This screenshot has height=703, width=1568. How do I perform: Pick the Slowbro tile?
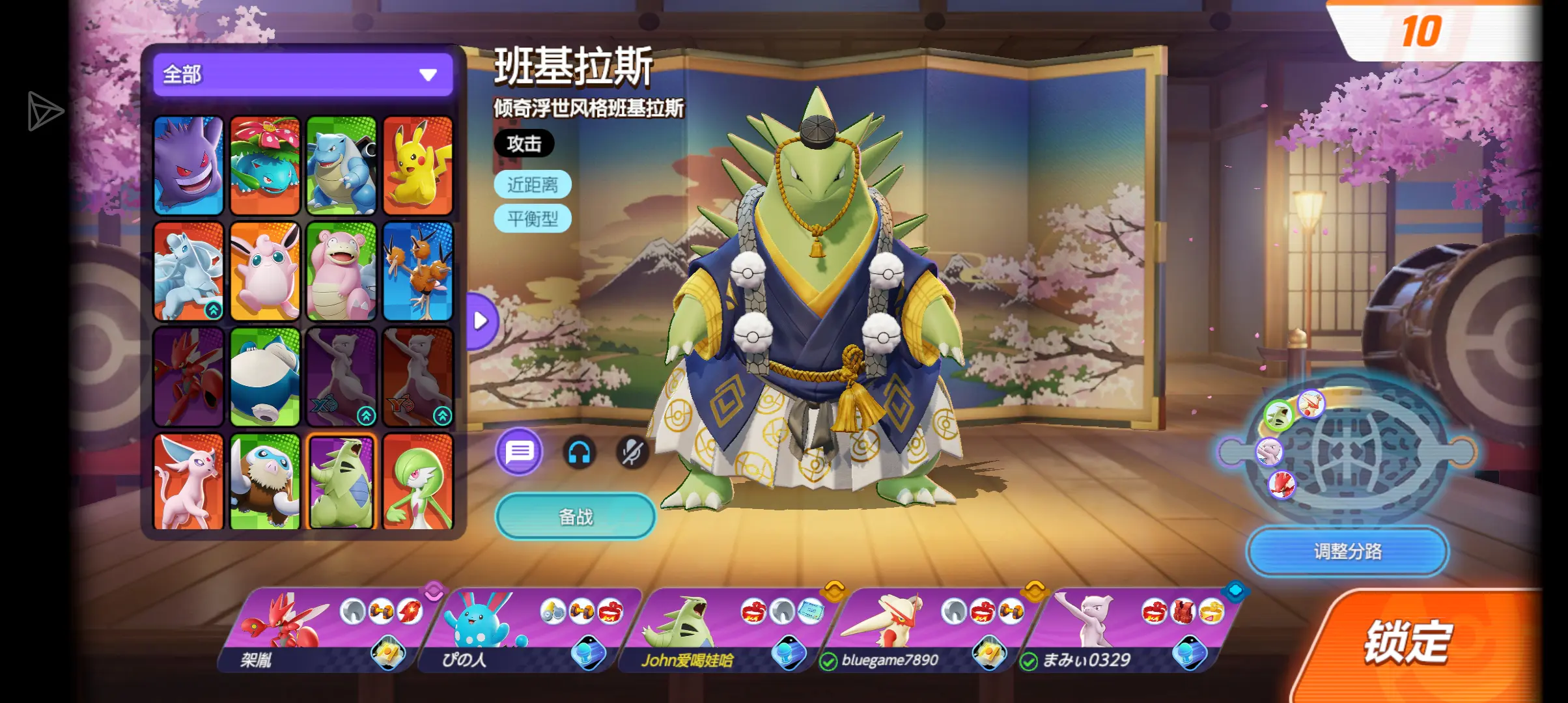[341, 271]
